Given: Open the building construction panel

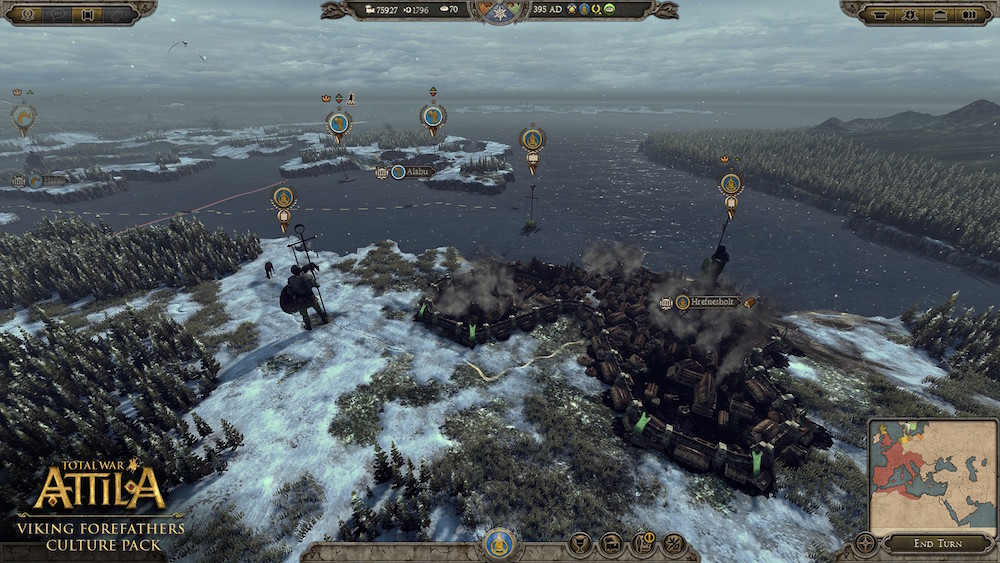Looking at the screenshot, I should 610,544.
